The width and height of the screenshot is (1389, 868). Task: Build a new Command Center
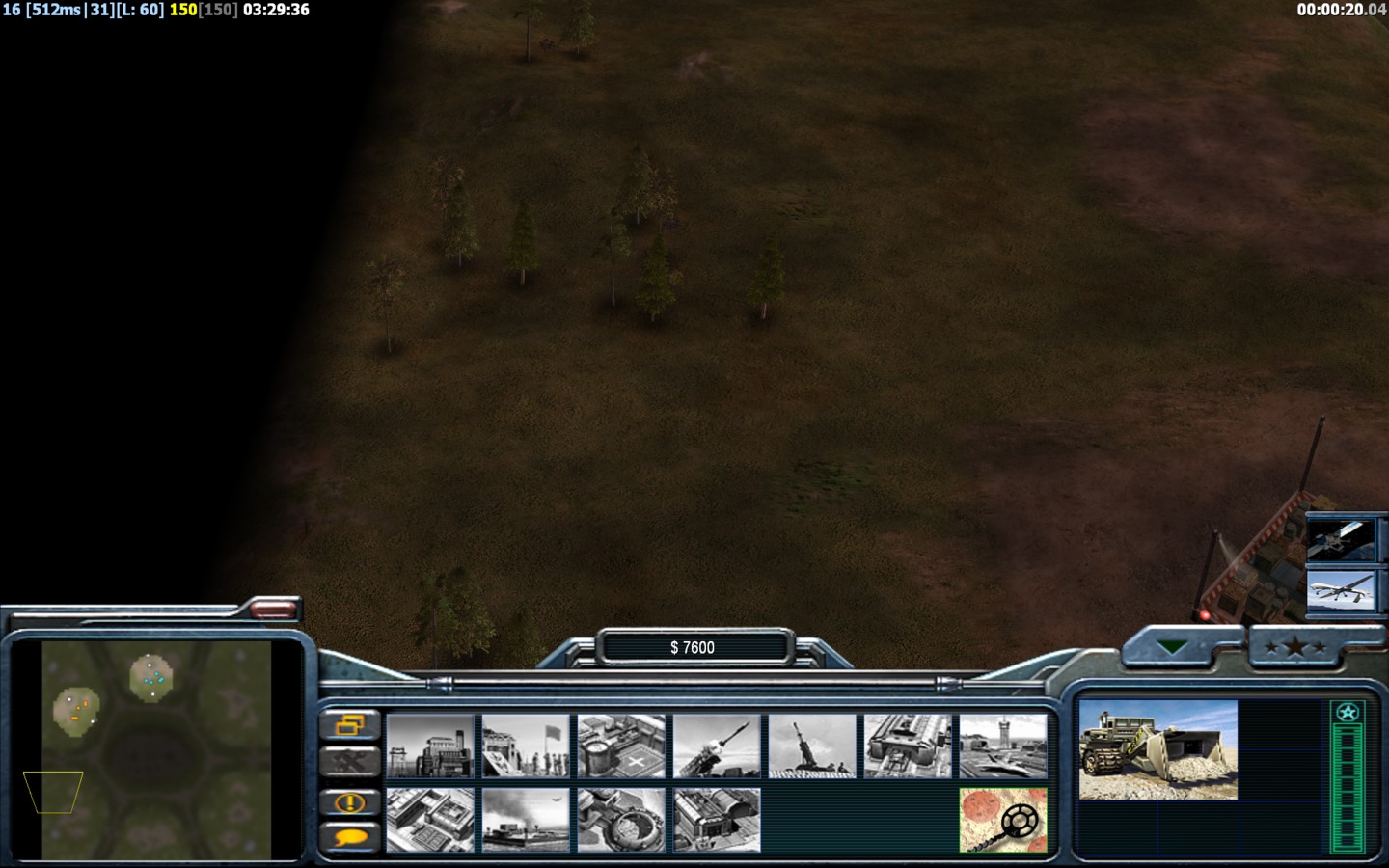[717, 820]
